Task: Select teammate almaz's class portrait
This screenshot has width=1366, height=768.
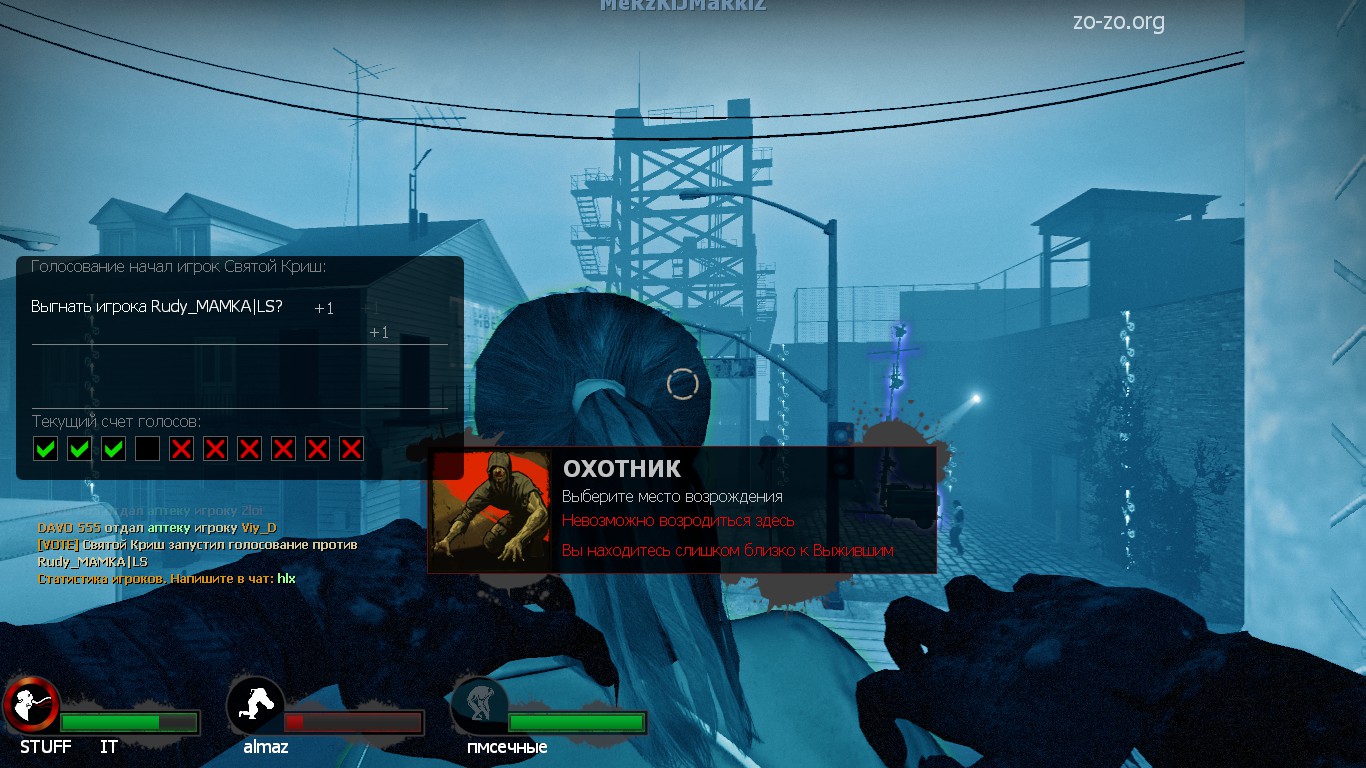Action: pos(256,704)
